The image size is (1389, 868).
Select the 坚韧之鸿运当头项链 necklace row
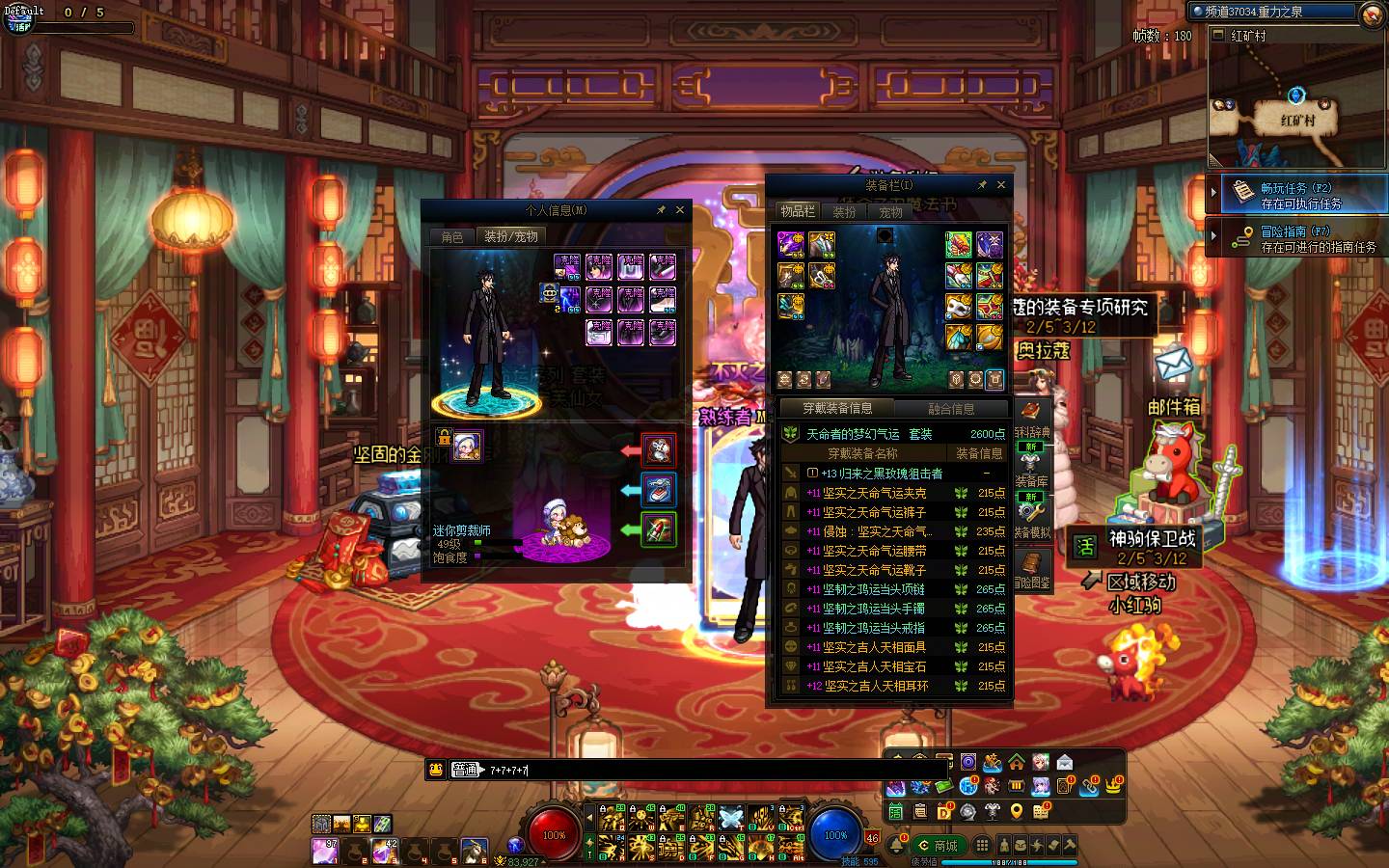pos(873,589)
